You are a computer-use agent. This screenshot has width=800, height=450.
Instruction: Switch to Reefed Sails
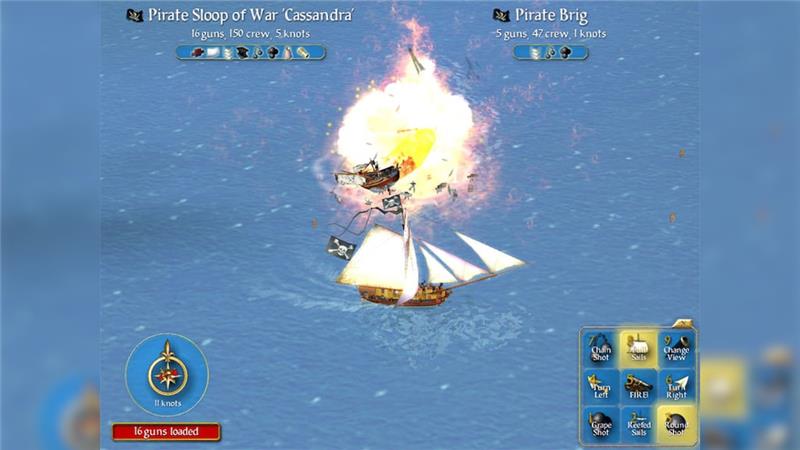[638, 425]
